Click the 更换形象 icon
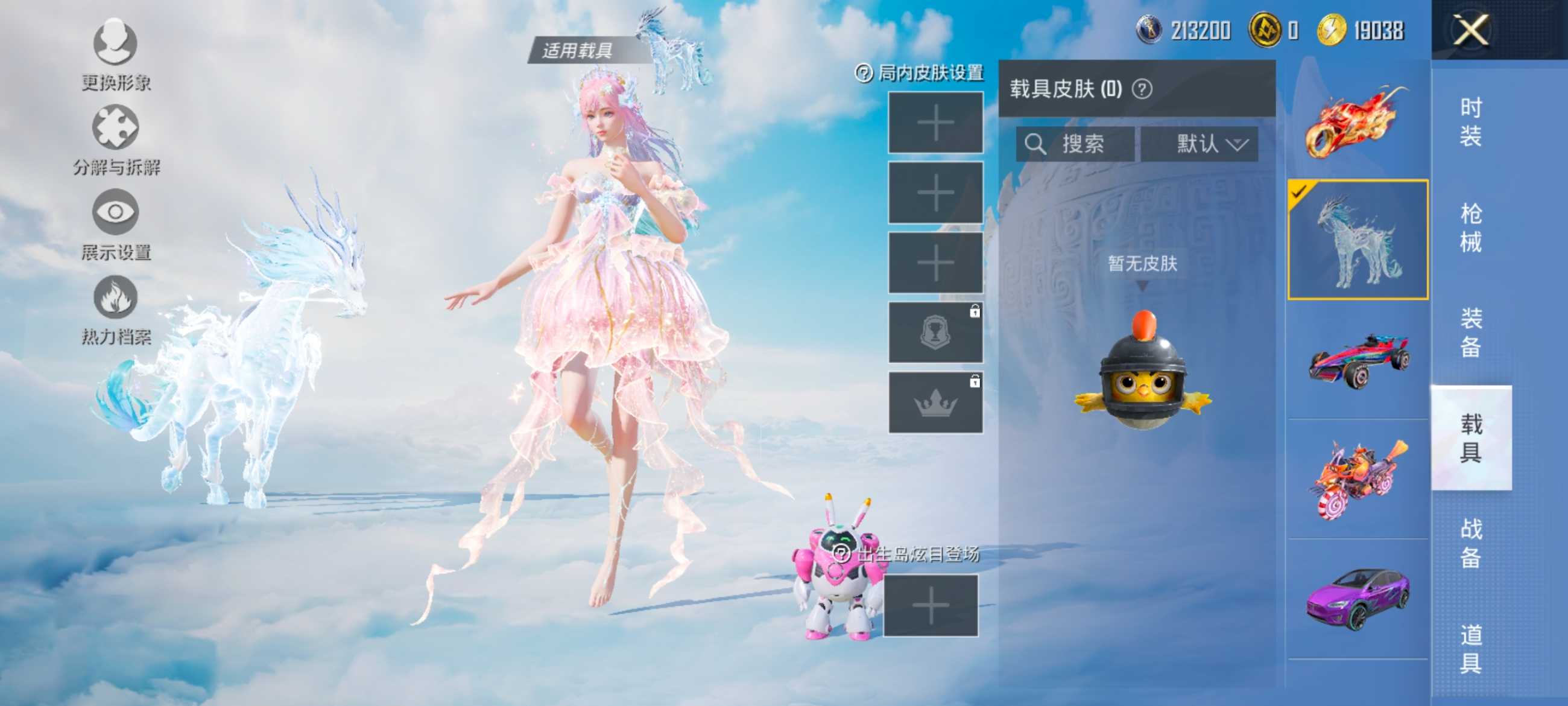The height and width of the screenshot is (706, 1568). 115,43
